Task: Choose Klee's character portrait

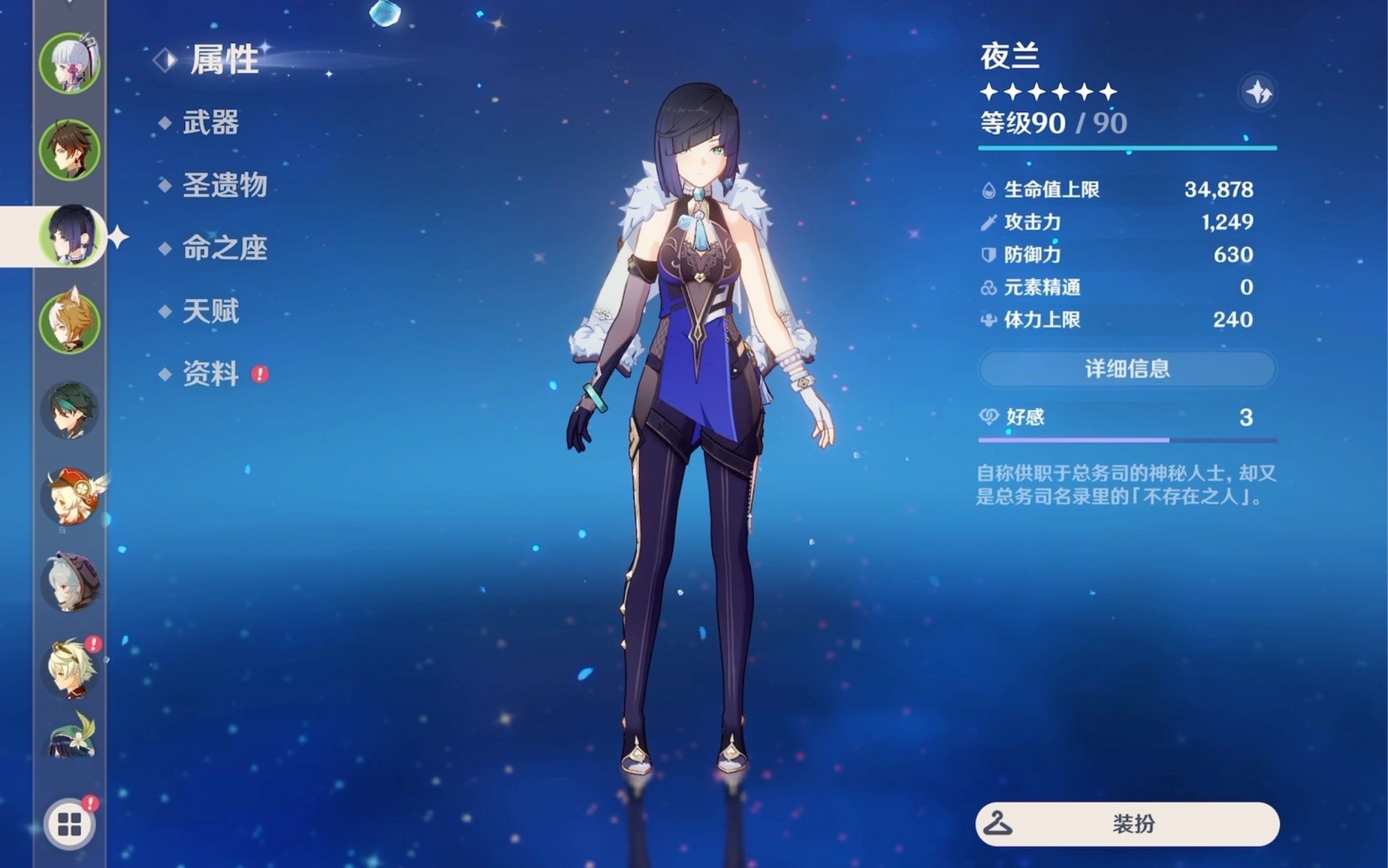Action: click(x=70, y=497)
